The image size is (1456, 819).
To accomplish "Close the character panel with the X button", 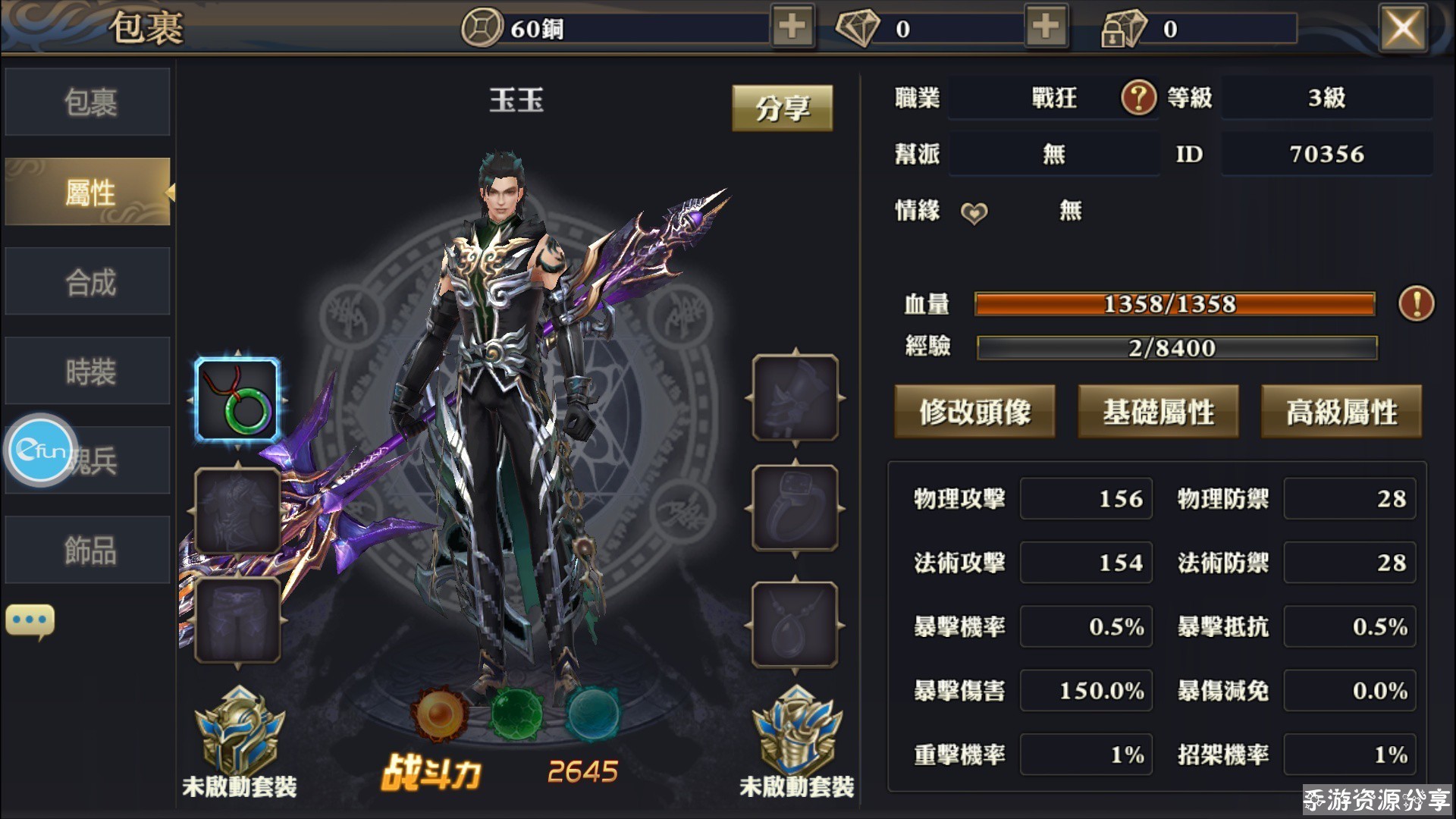I will tap(1402, 29).
